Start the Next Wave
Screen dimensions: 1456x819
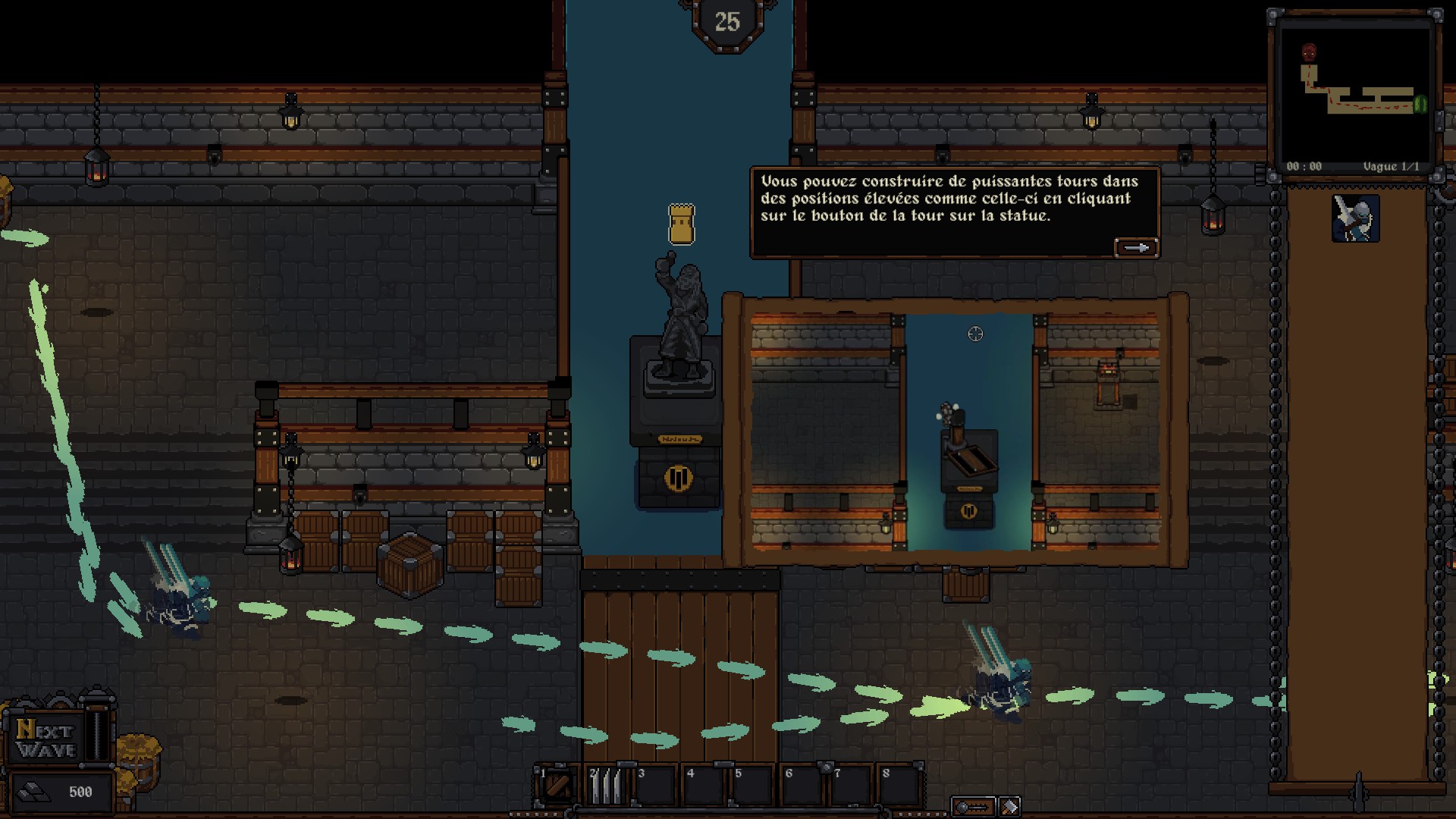pos(47,739)
